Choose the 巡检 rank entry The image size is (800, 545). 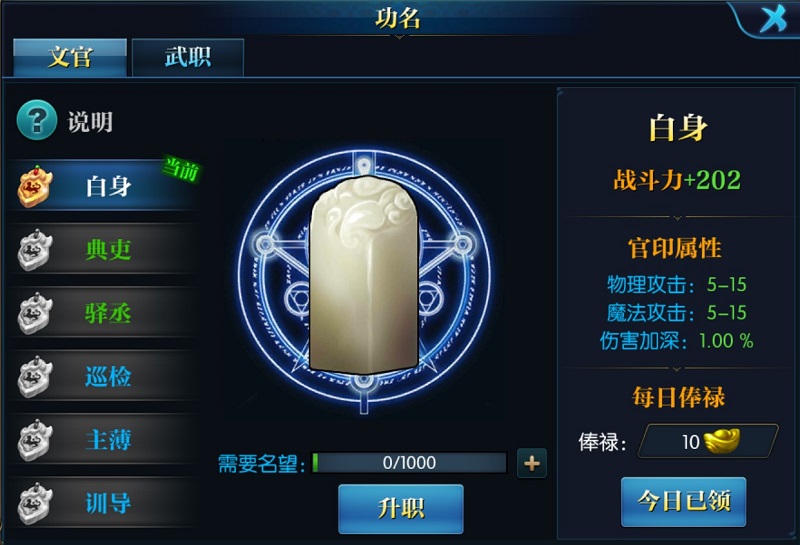(105, 378)
